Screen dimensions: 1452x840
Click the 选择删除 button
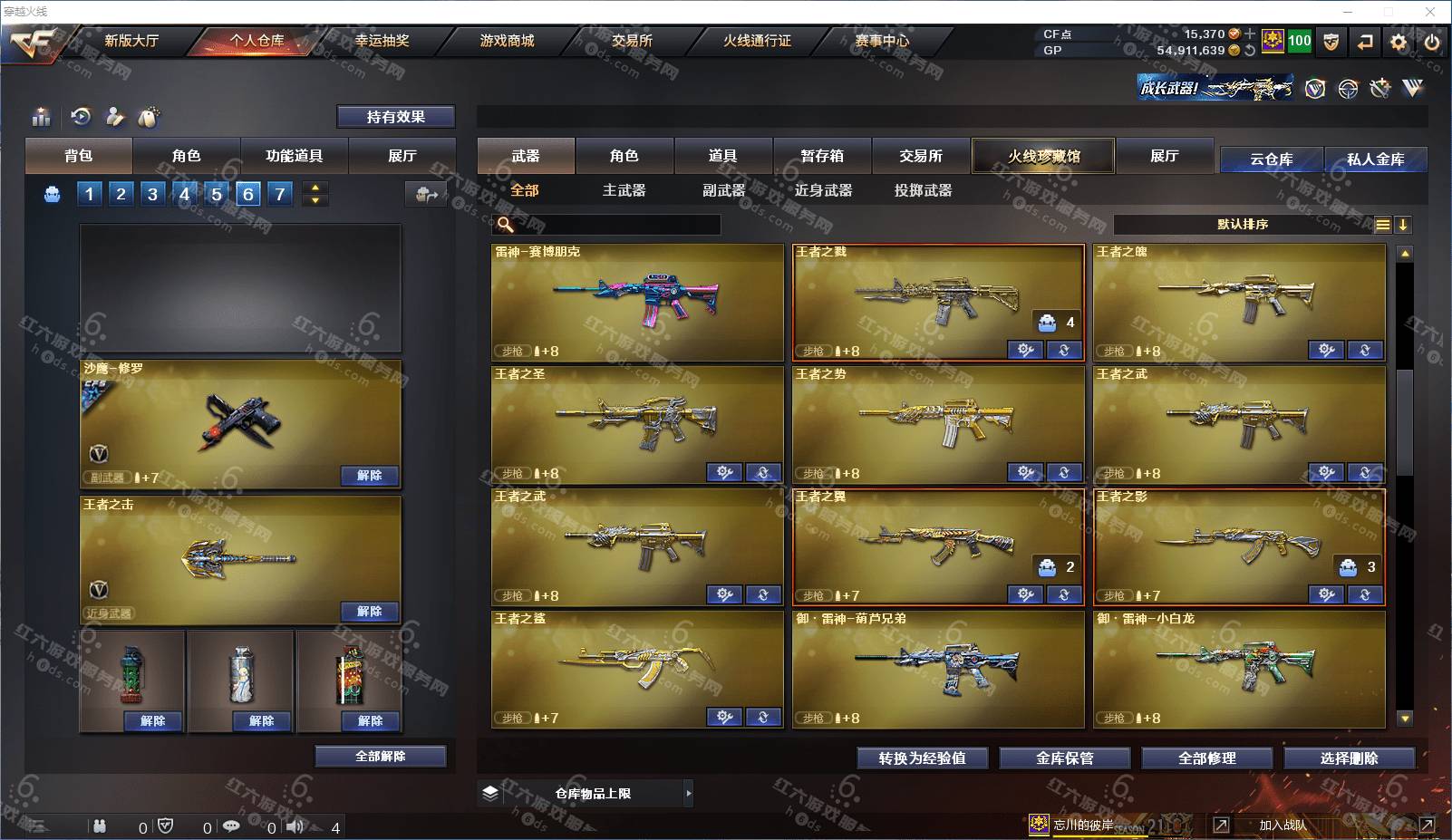[1349, 758]
